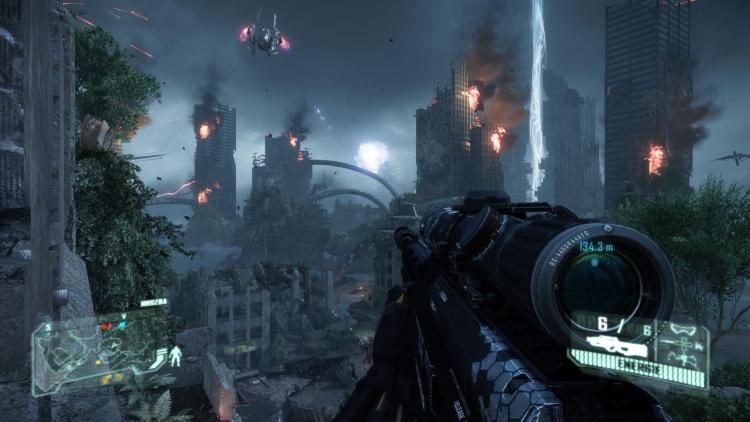Select the nanosuit stance figure icon
The height and width of the screenshot is (422, 750).
click(x=175, y=354)
